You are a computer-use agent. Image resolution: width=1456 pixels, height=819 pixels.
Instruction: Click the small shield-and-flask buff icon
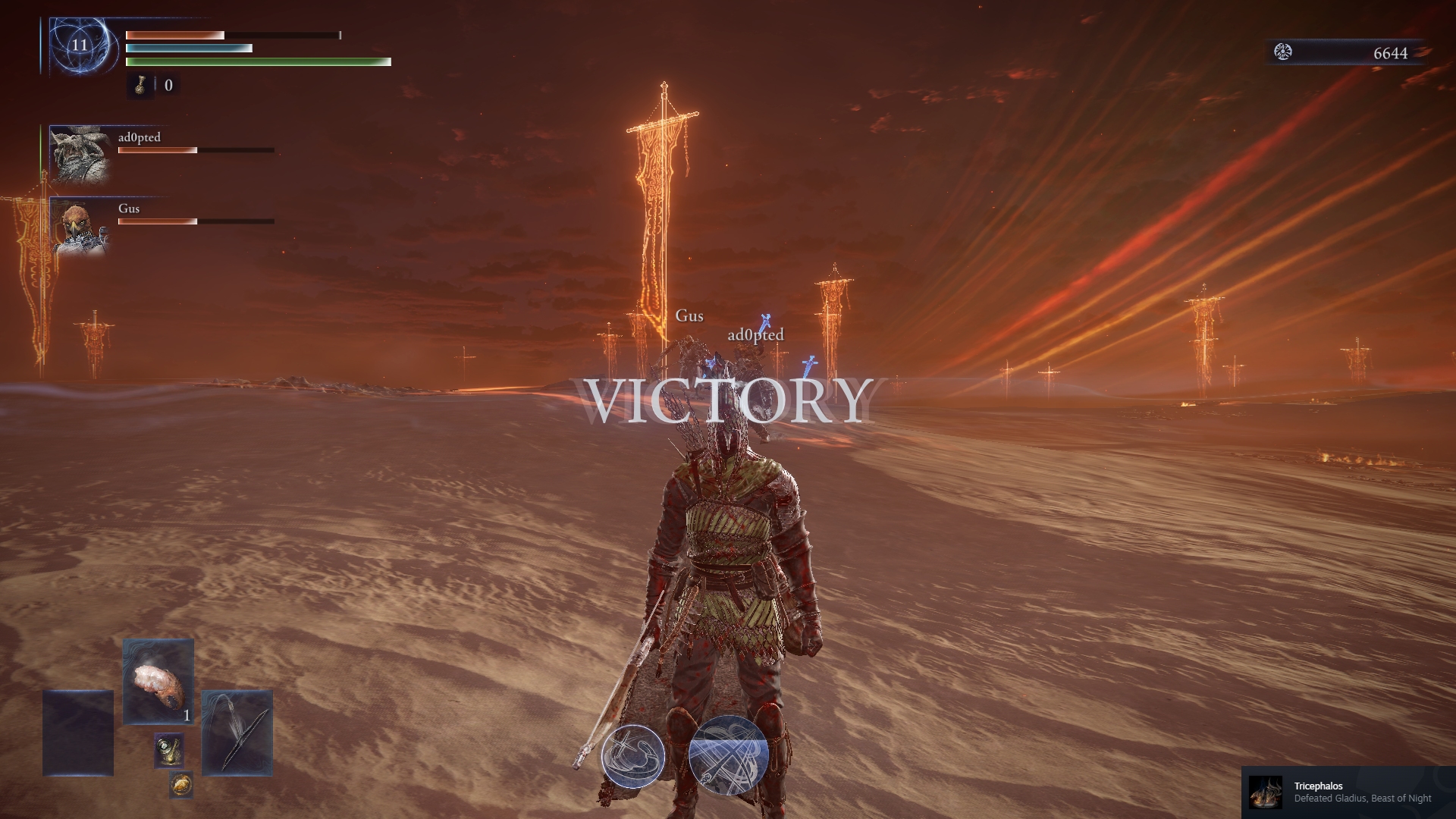pyautogui.click(x=168, y=750)
